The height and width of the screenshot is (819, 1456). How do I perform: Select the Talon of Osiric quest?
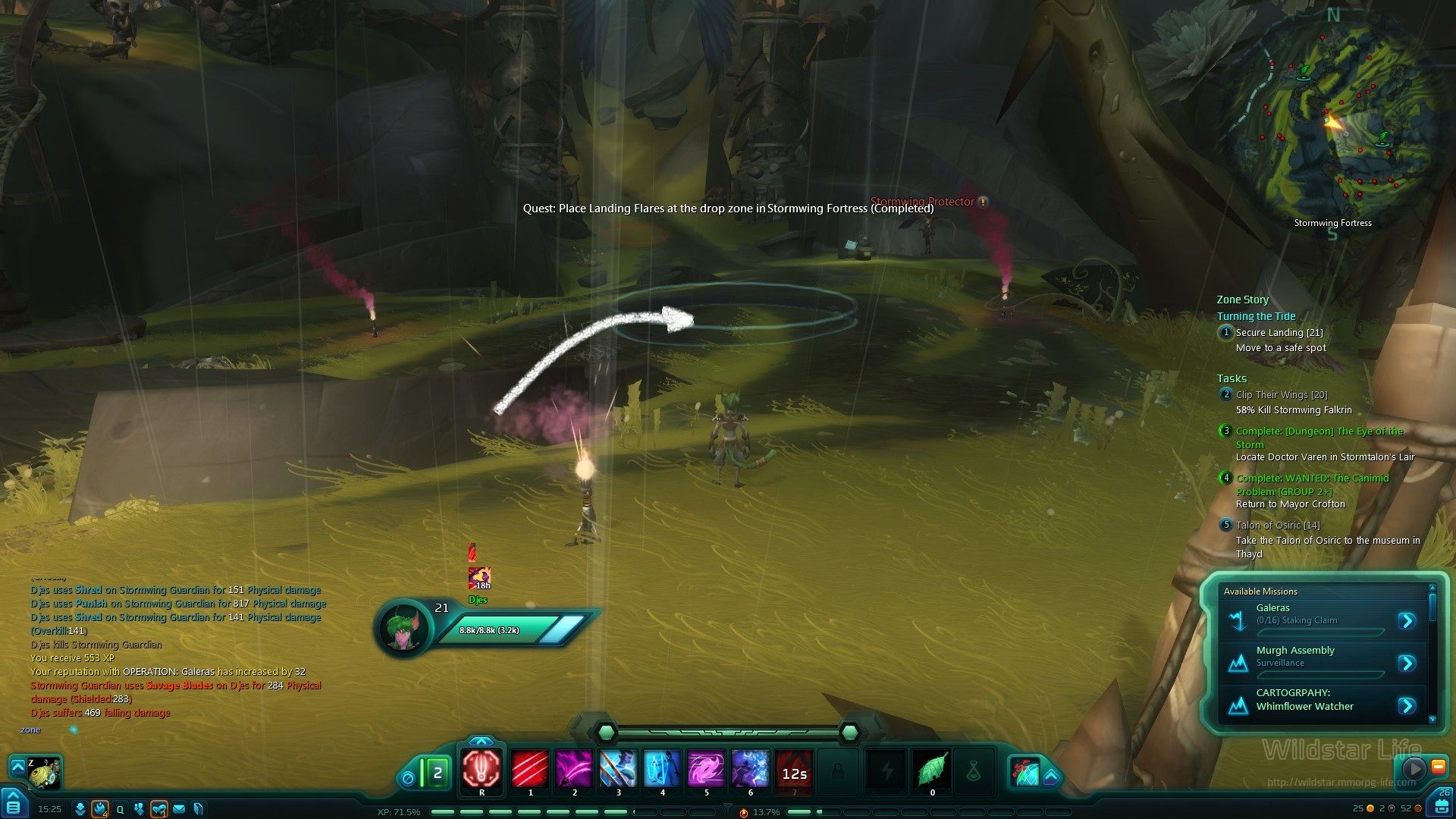tap(1277, 526)
